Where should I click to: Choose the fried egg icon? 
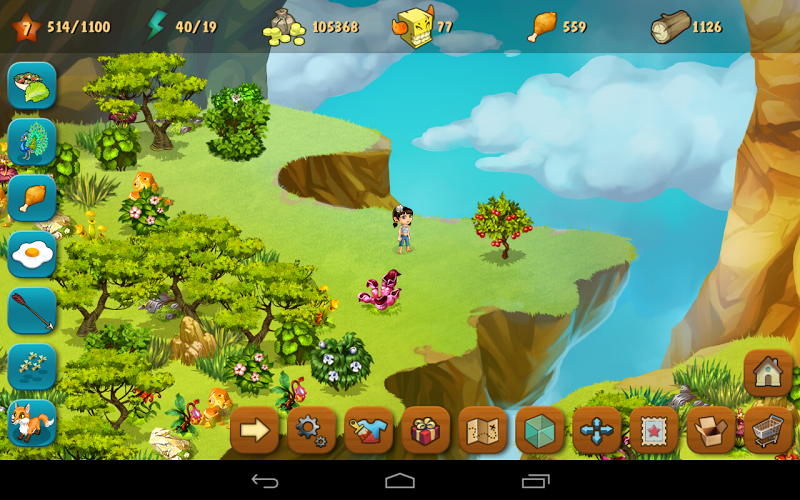(32, 254)
